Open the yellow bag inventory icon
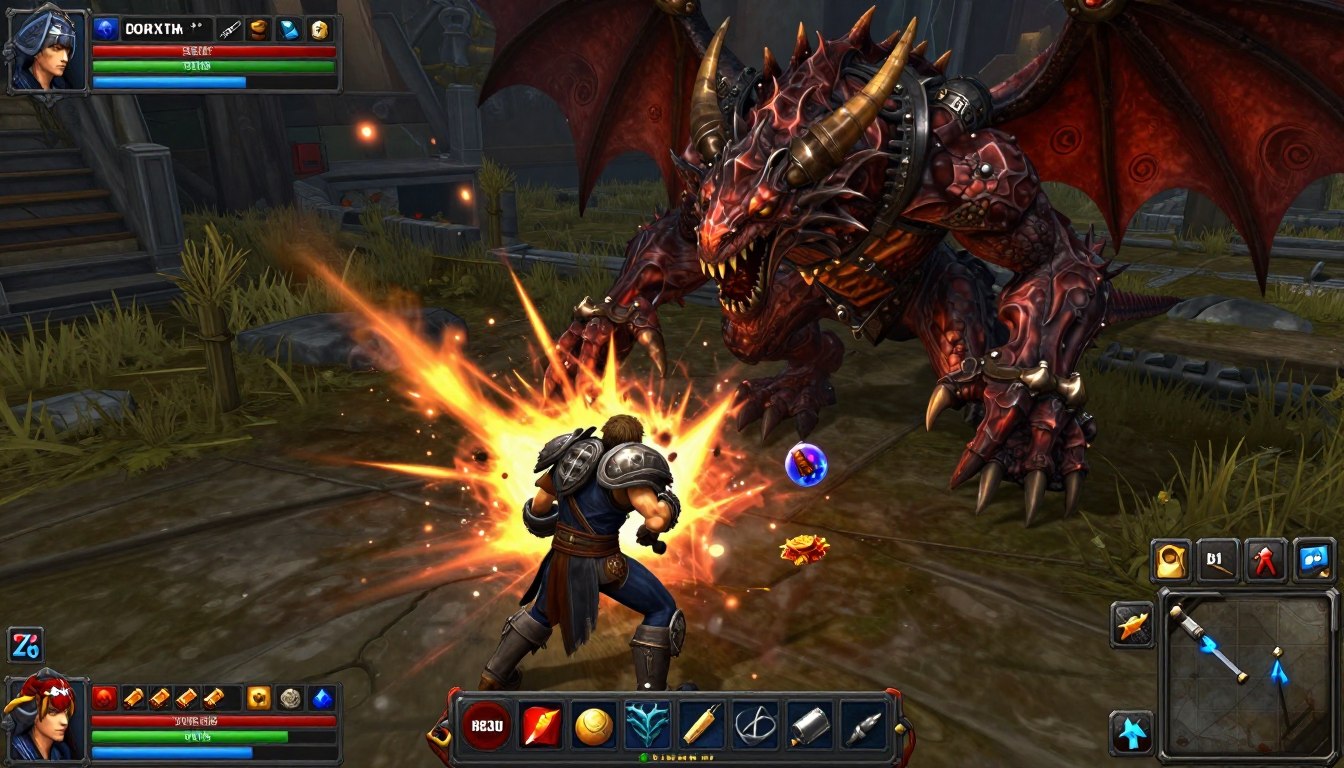 click(x=1170, y=561)
